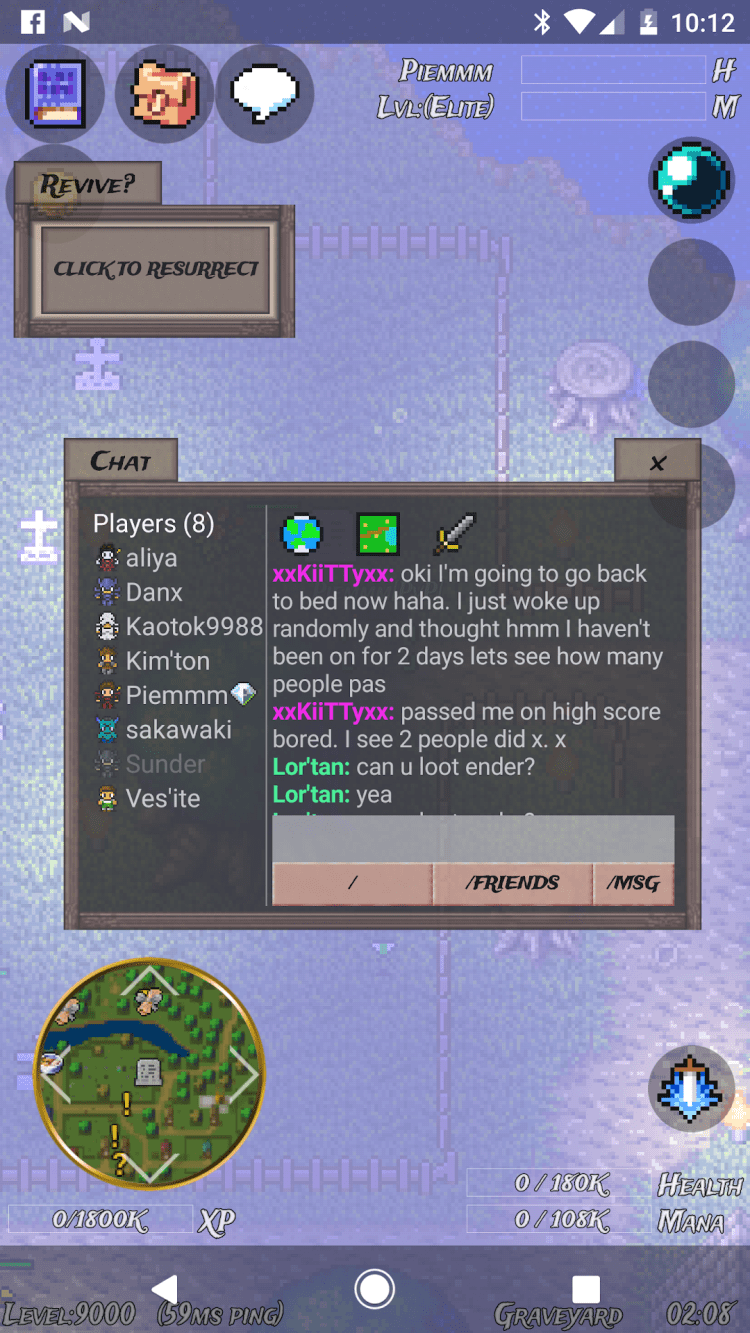
Task: Open the circular minimap
Action: coord(150,1073)
